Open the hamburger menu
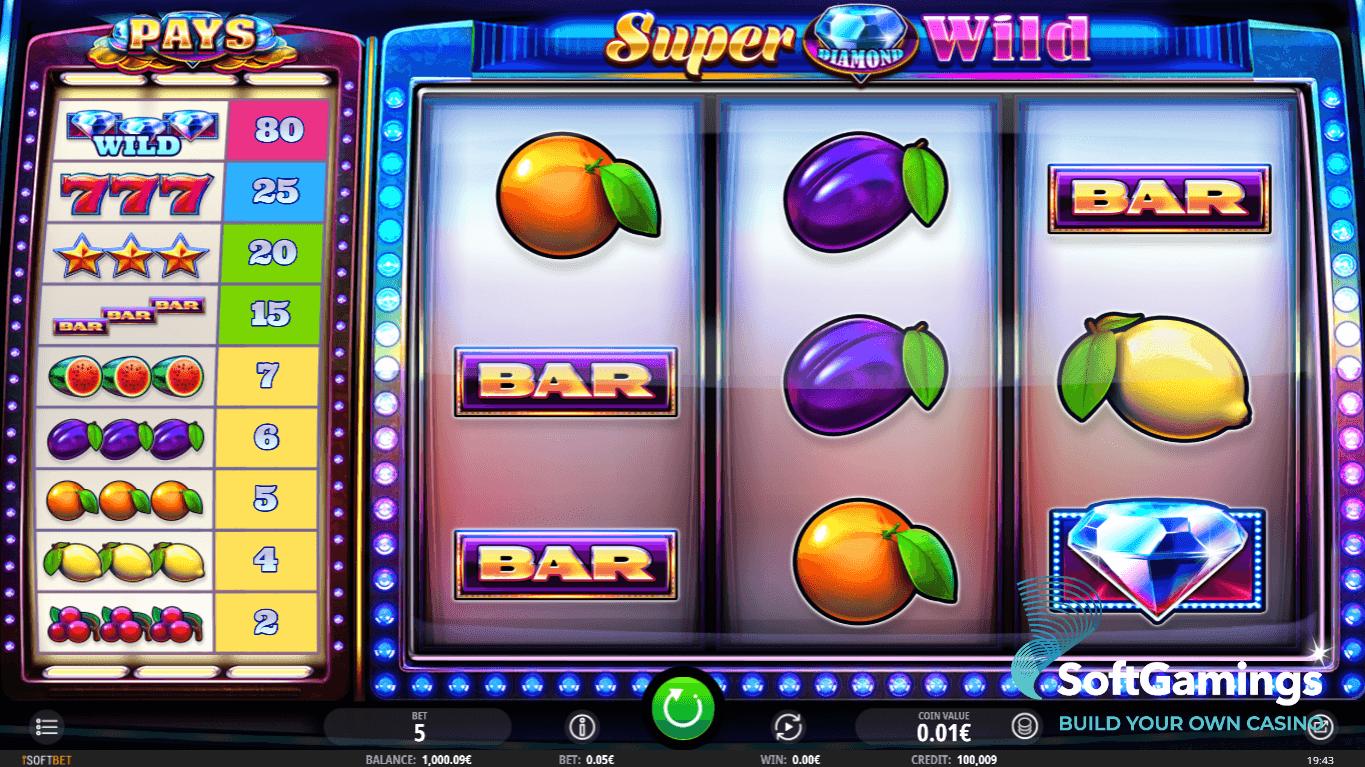The image size is (1365, 767). [46, 726]
